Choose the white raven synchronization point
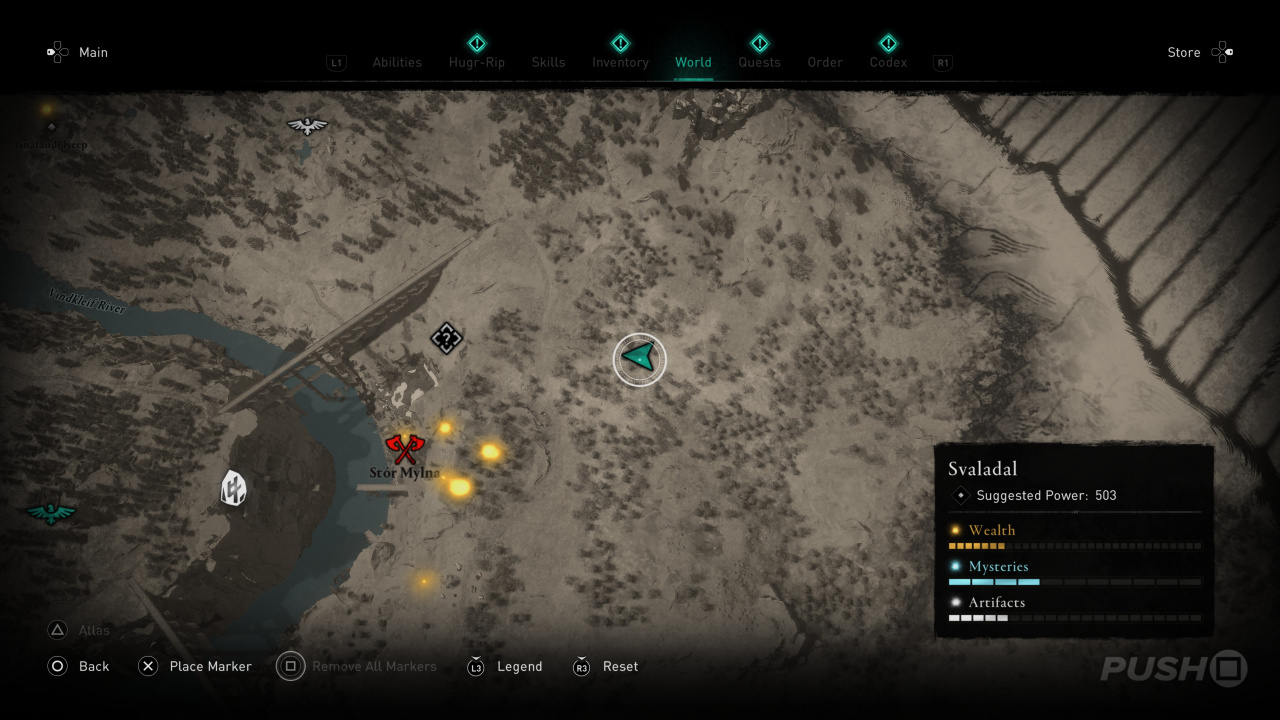Viewport: 1280px width, 720px height. (x=307, y=126)
